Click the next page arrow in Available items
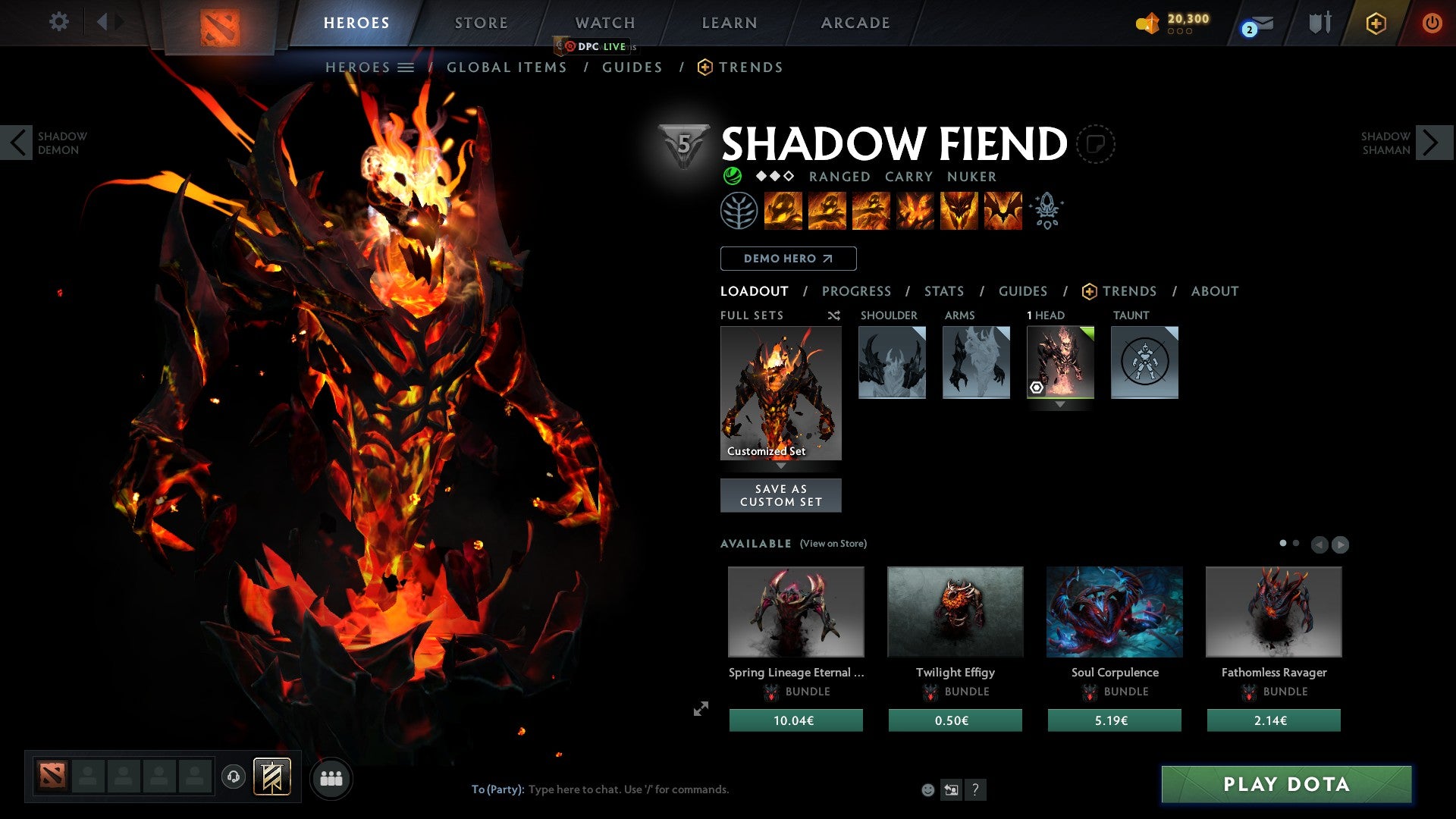The height and width of the screenshot is (819, 1456). click(x=1339, y=543)
